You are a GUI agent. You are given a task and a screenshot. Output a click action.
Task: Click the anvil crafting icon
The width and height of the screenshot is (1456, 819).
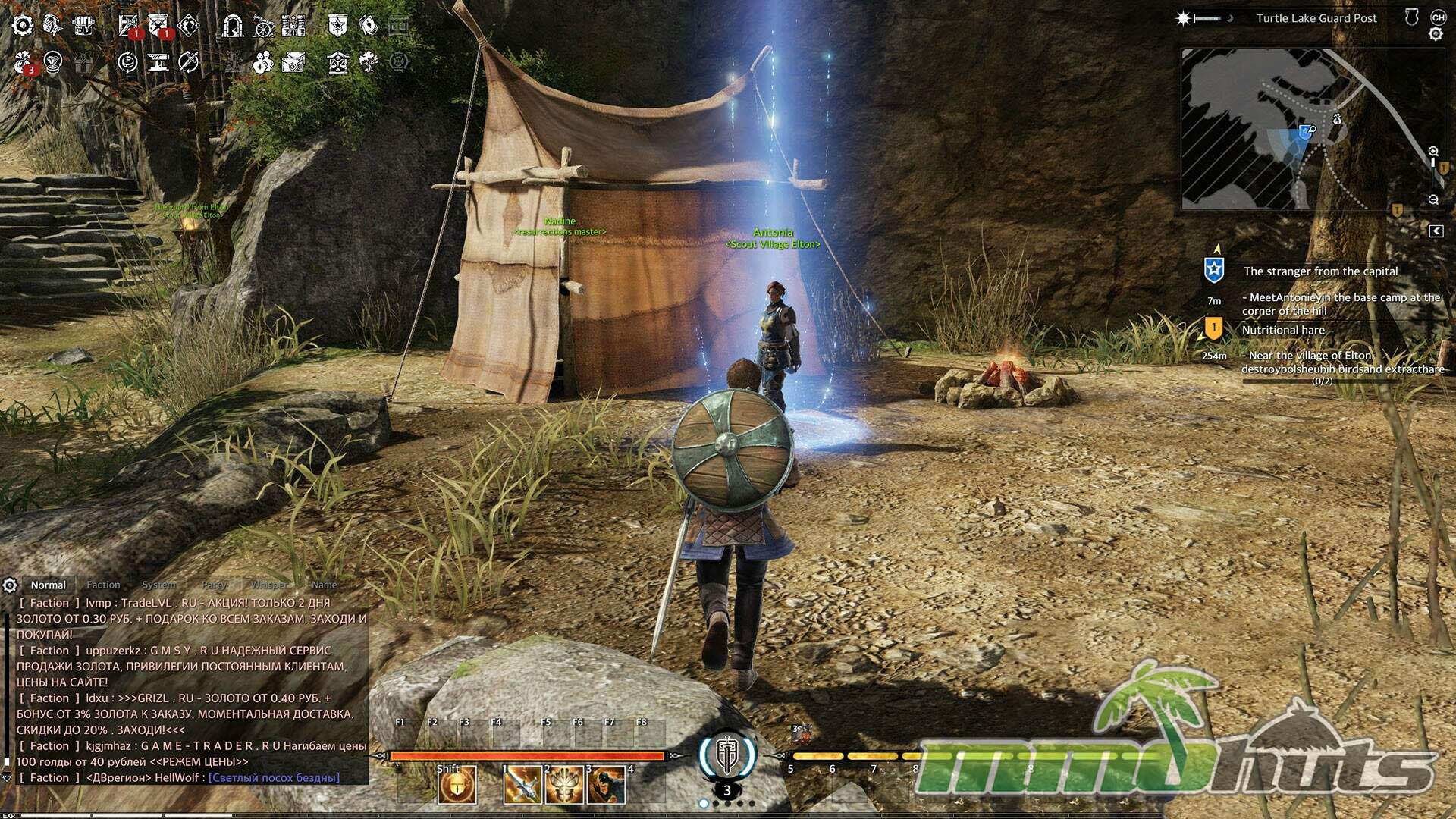[x=158, y=62]
